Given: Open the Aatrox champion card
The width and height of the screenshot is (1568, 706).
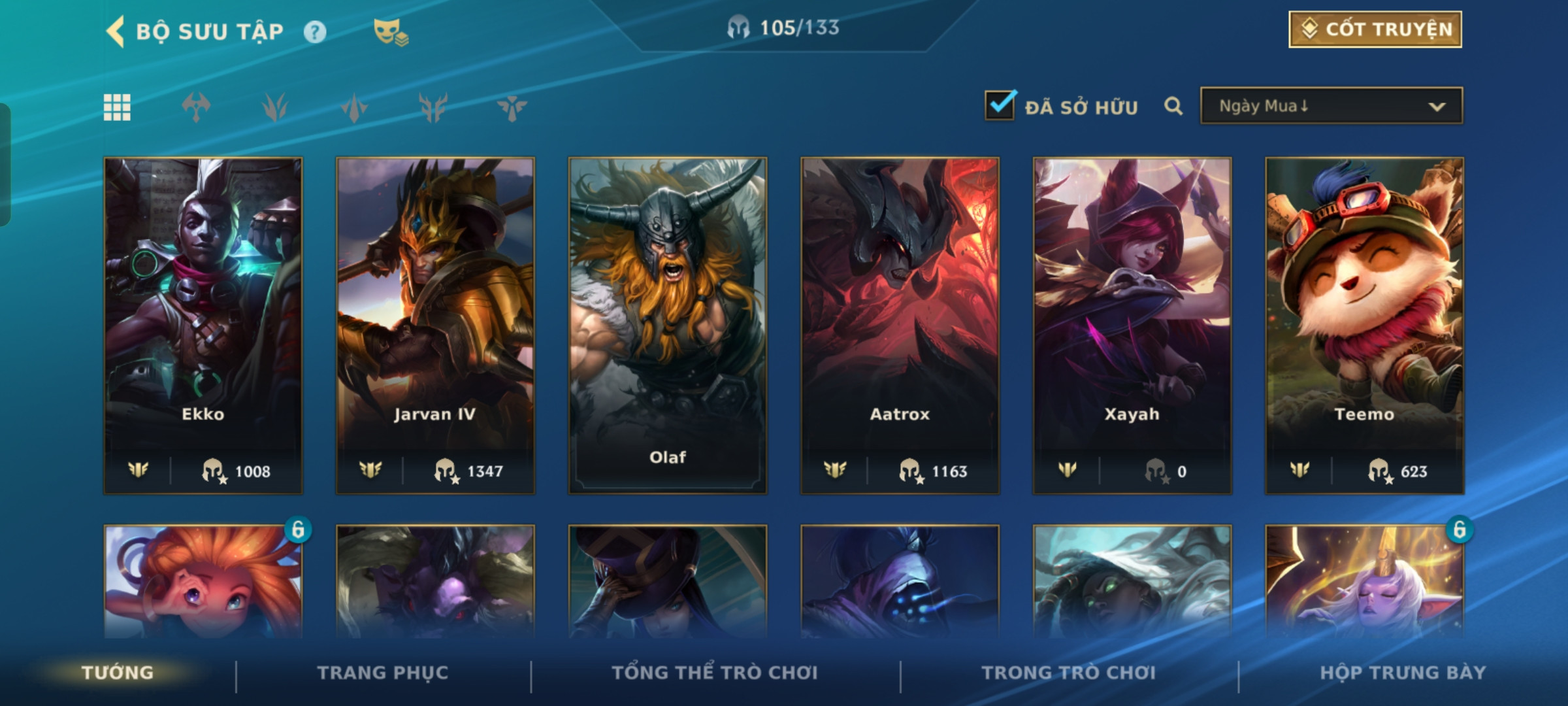Looking at the screenshot, I should [900, 325].
